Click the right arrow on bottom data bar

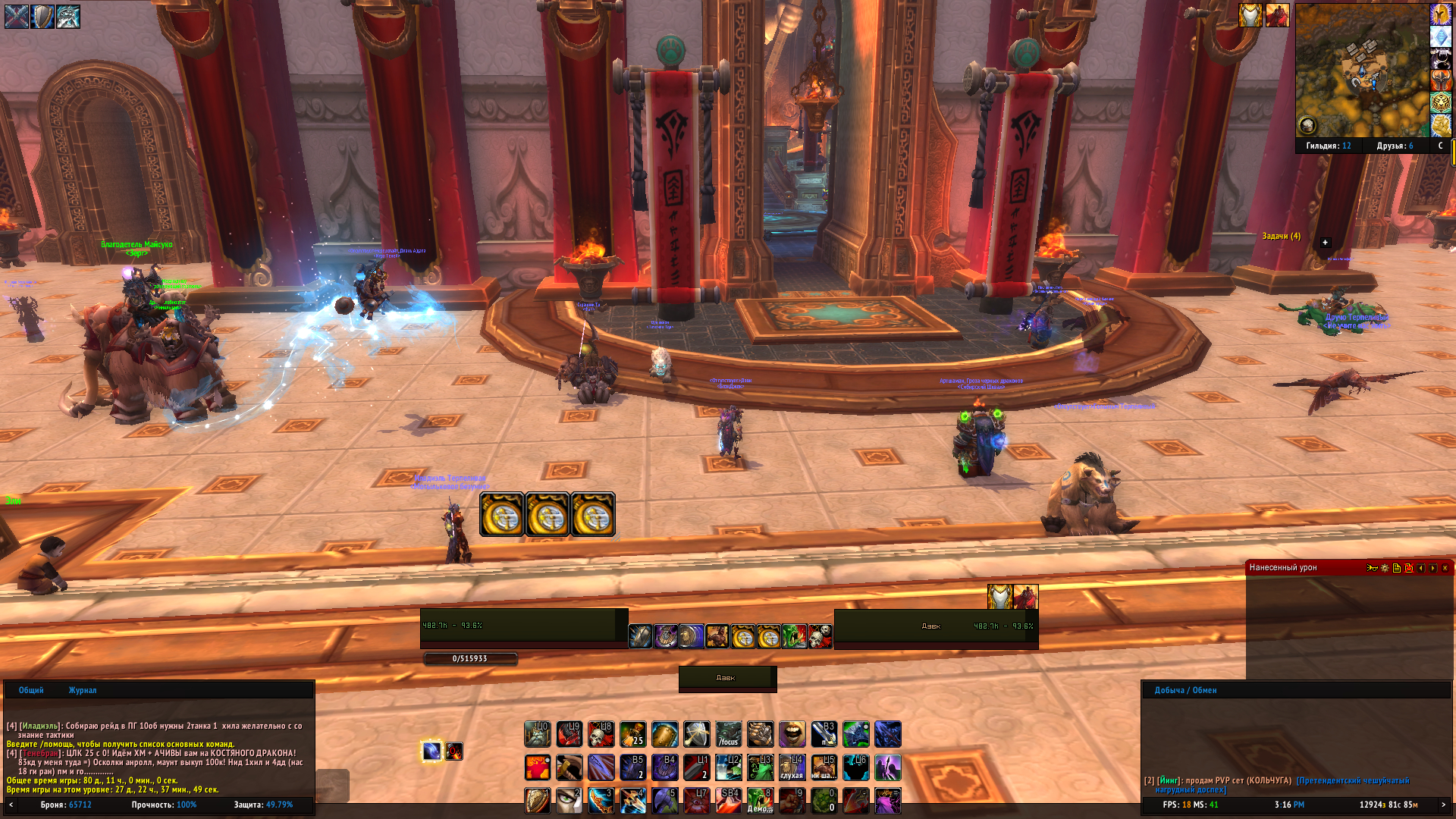1443,805
